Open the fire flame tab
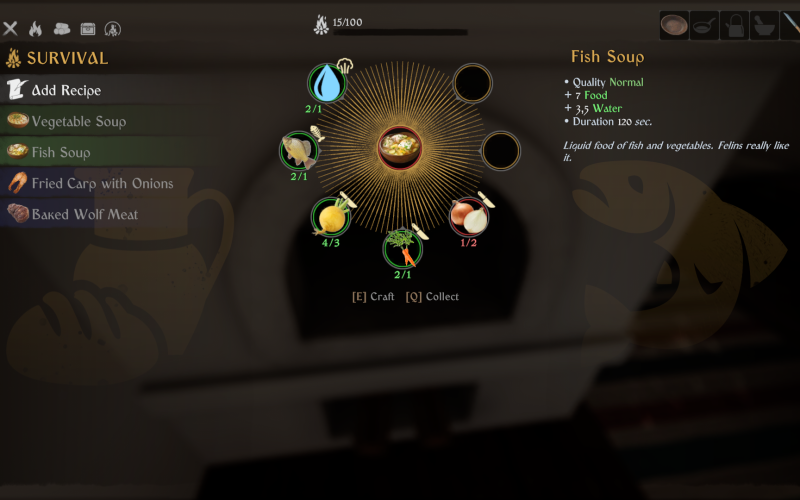Screen dimensions: 800x500 36,29
